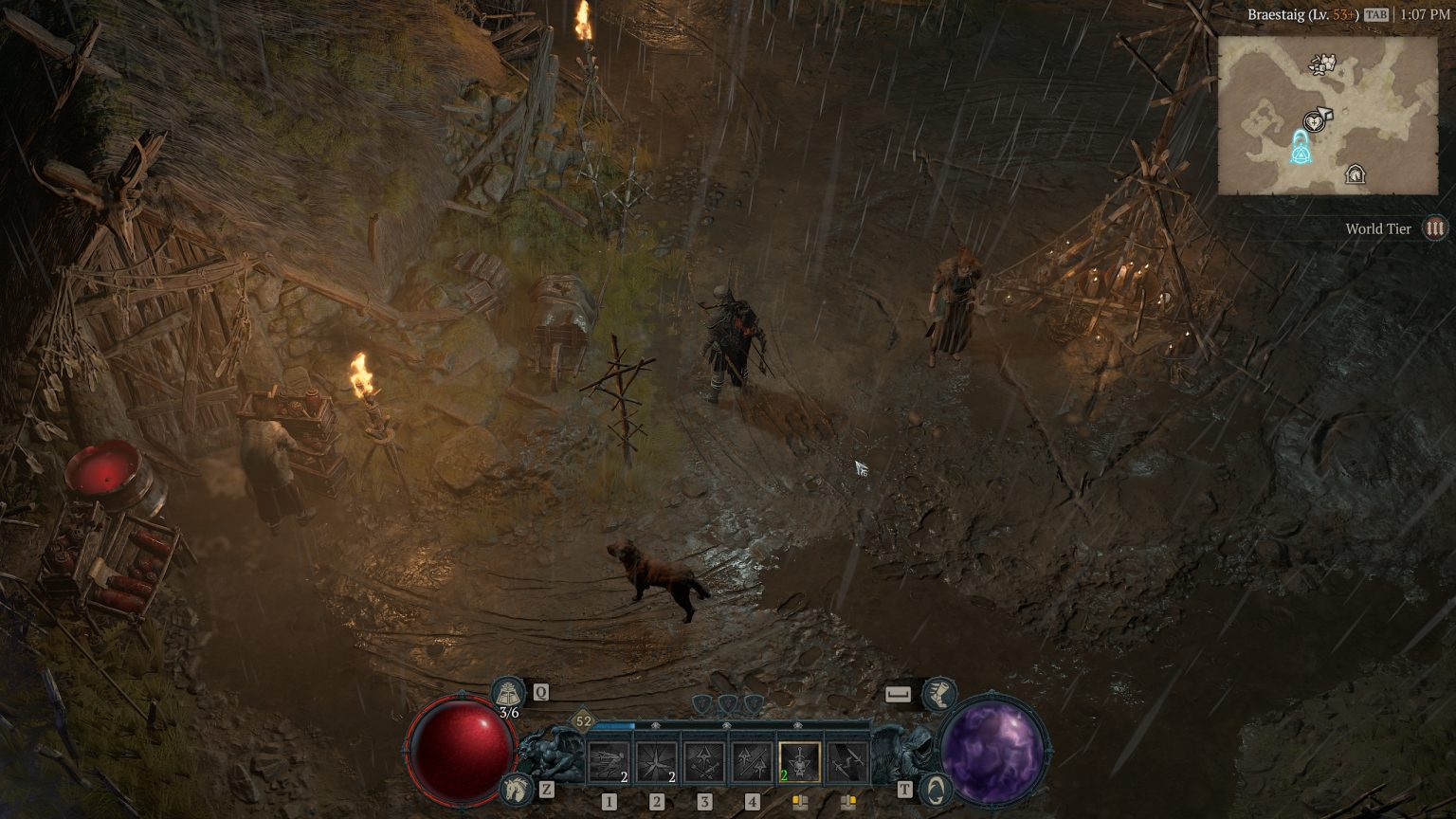Click the healer icon on the minimap
The width and height of the screenshot is (1456, 819).
[1314, 122]
